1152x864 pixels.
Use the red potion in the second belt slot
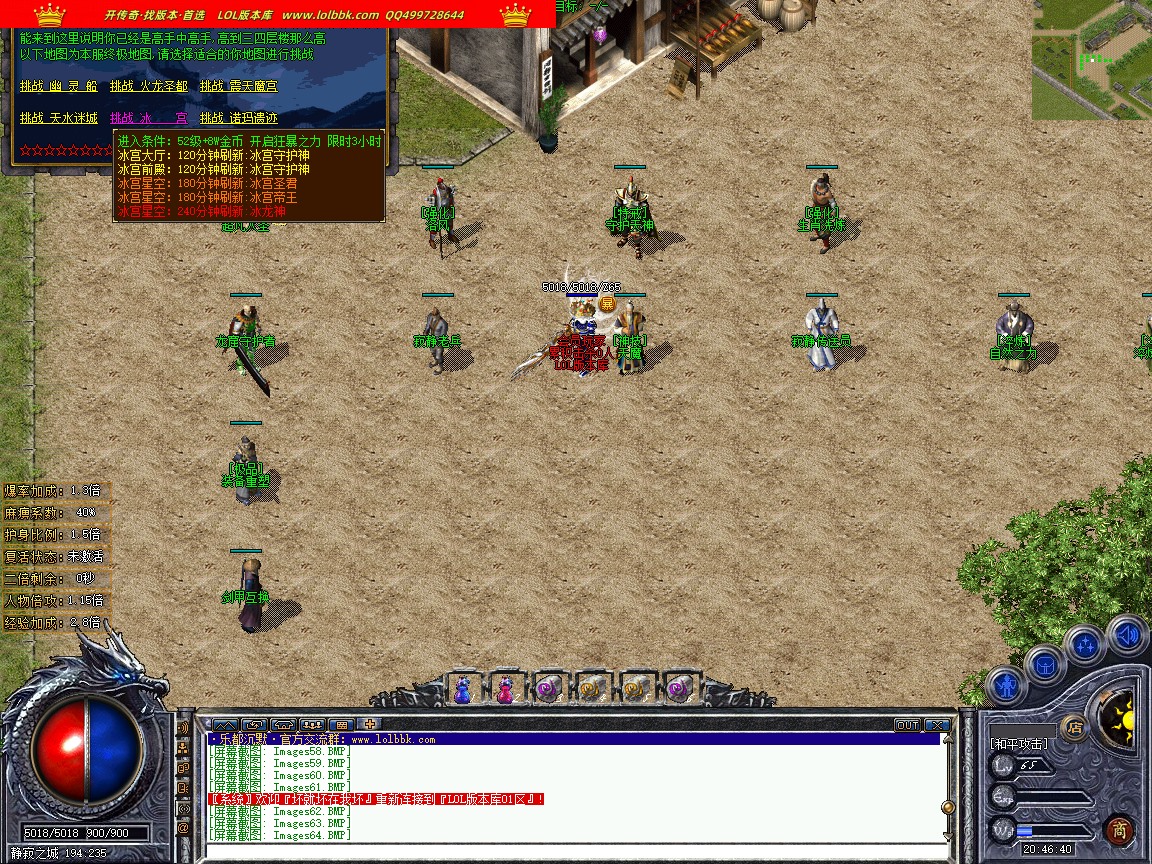point(505,689)
